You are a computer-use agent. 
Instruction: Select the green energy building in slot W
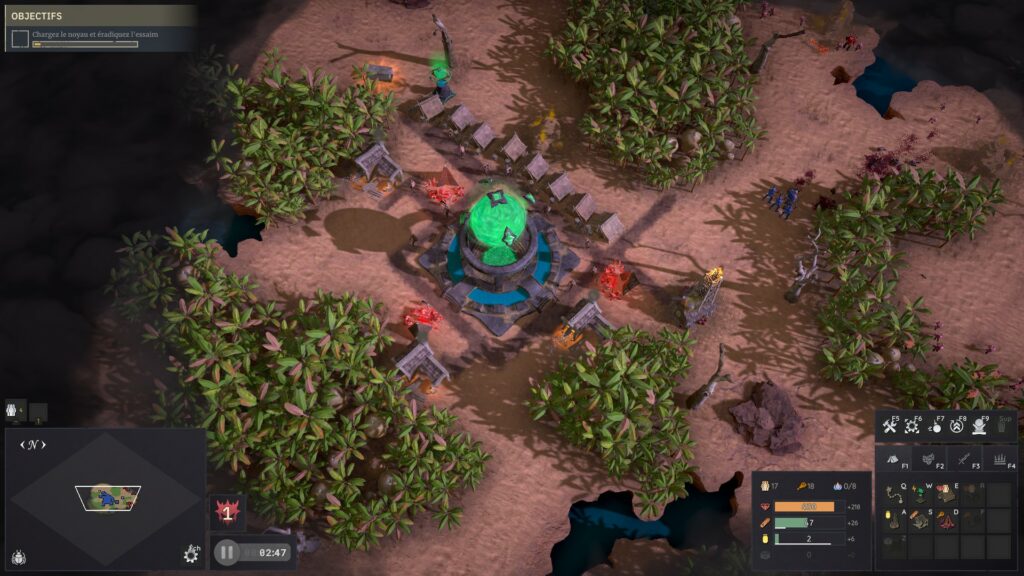[x=920, y=494]
